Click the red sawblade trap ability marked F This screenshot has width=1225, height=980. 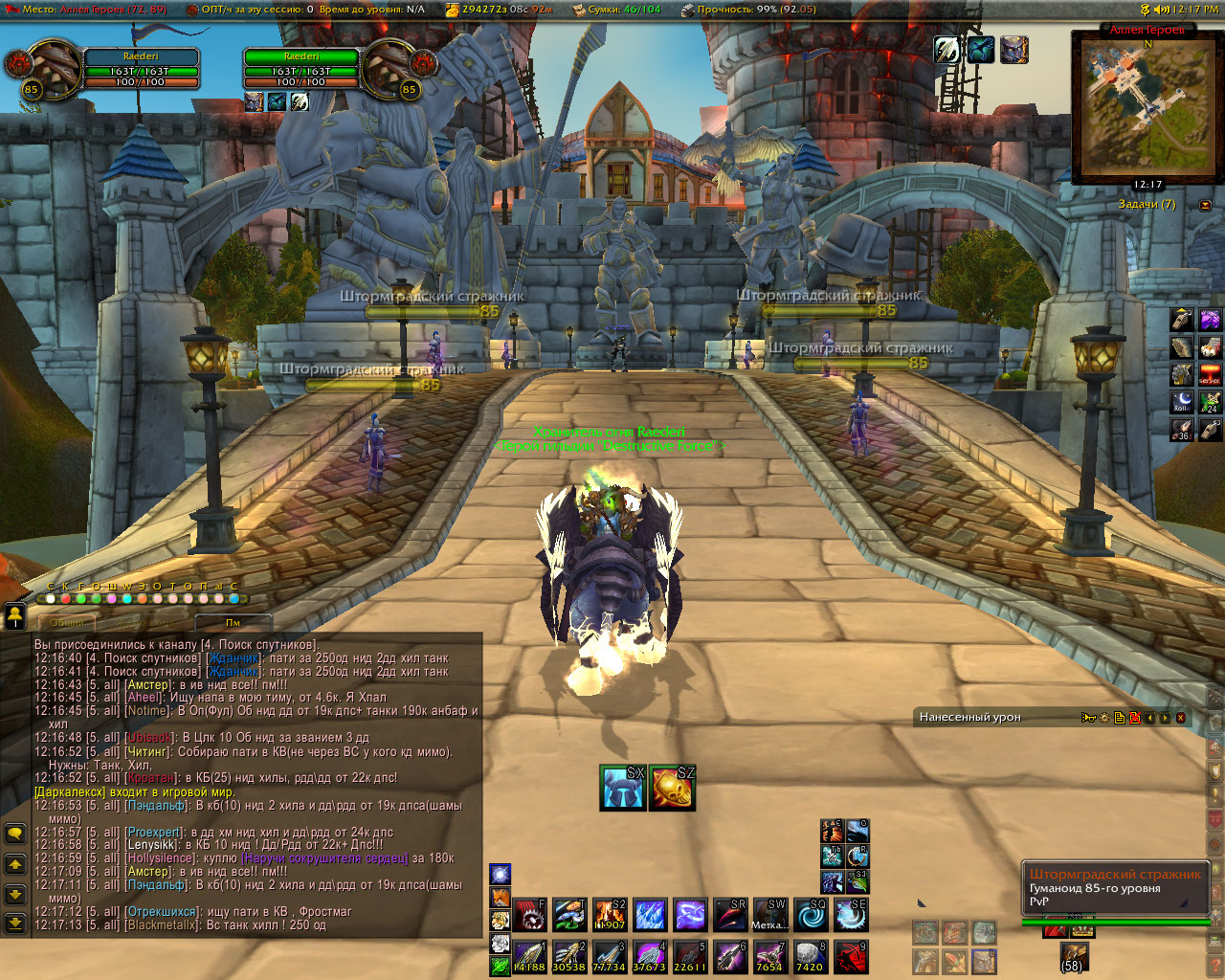click(x=530, y=915)
